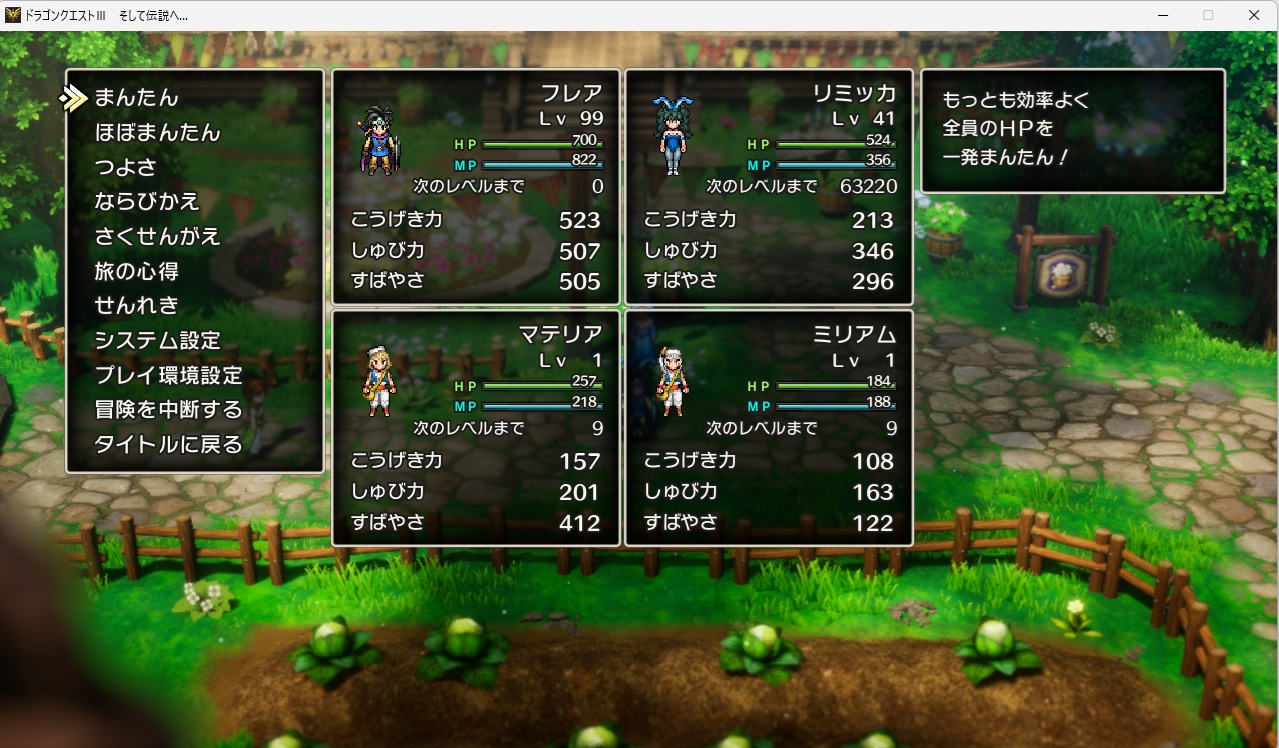Select party member マテリア's status panel
This screenshot has height=748, width=1279.
click(x=476, y=428)
